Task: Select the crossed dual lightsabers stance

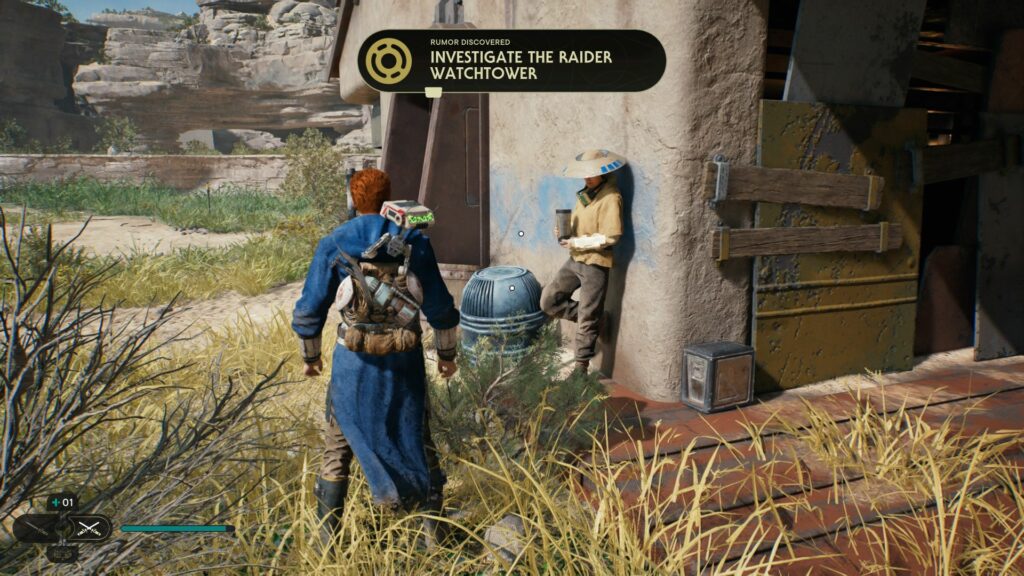Action: [88, 528]
